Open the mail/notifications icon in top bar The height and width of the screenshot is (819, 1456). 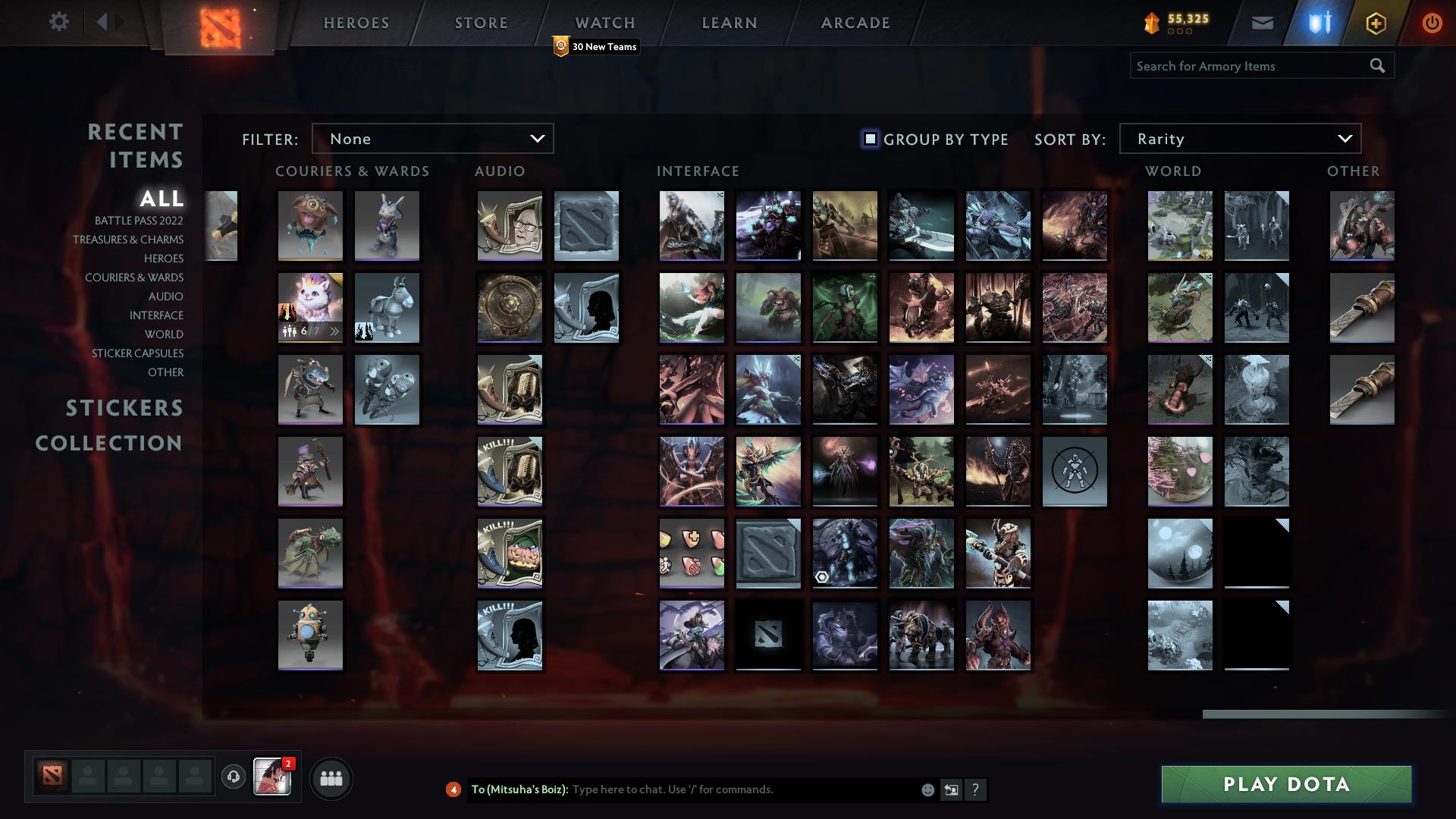click(x=1262, y=22)
